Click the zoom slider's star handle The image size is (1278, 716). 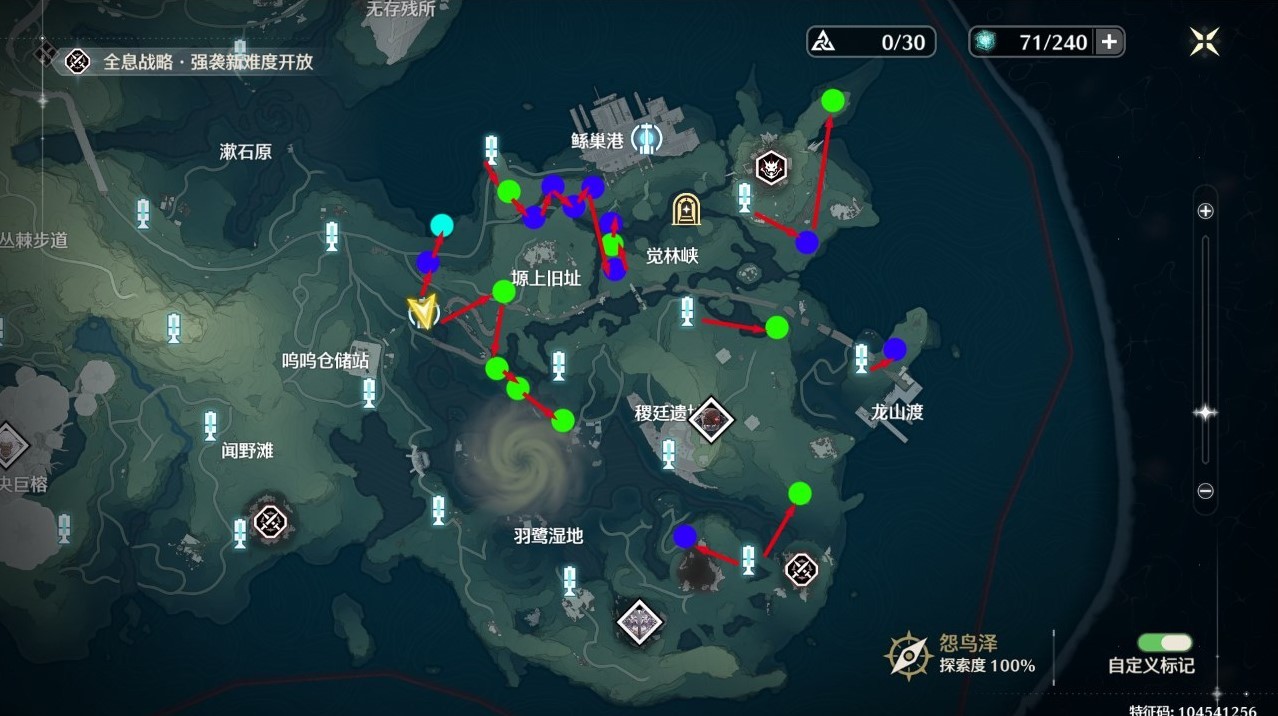coord(1205,412)
